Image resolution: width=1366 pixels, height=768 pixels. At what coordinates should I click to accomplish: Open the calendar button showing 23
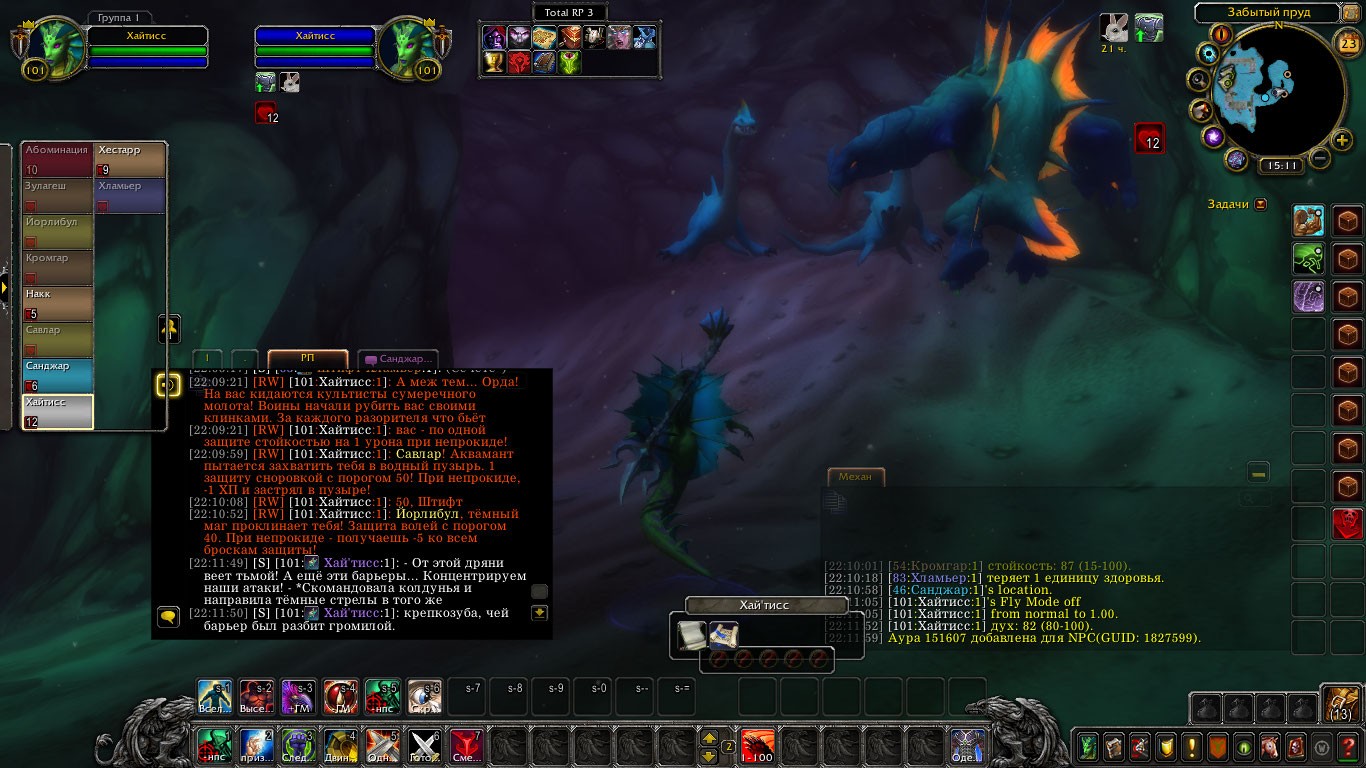1348,44
